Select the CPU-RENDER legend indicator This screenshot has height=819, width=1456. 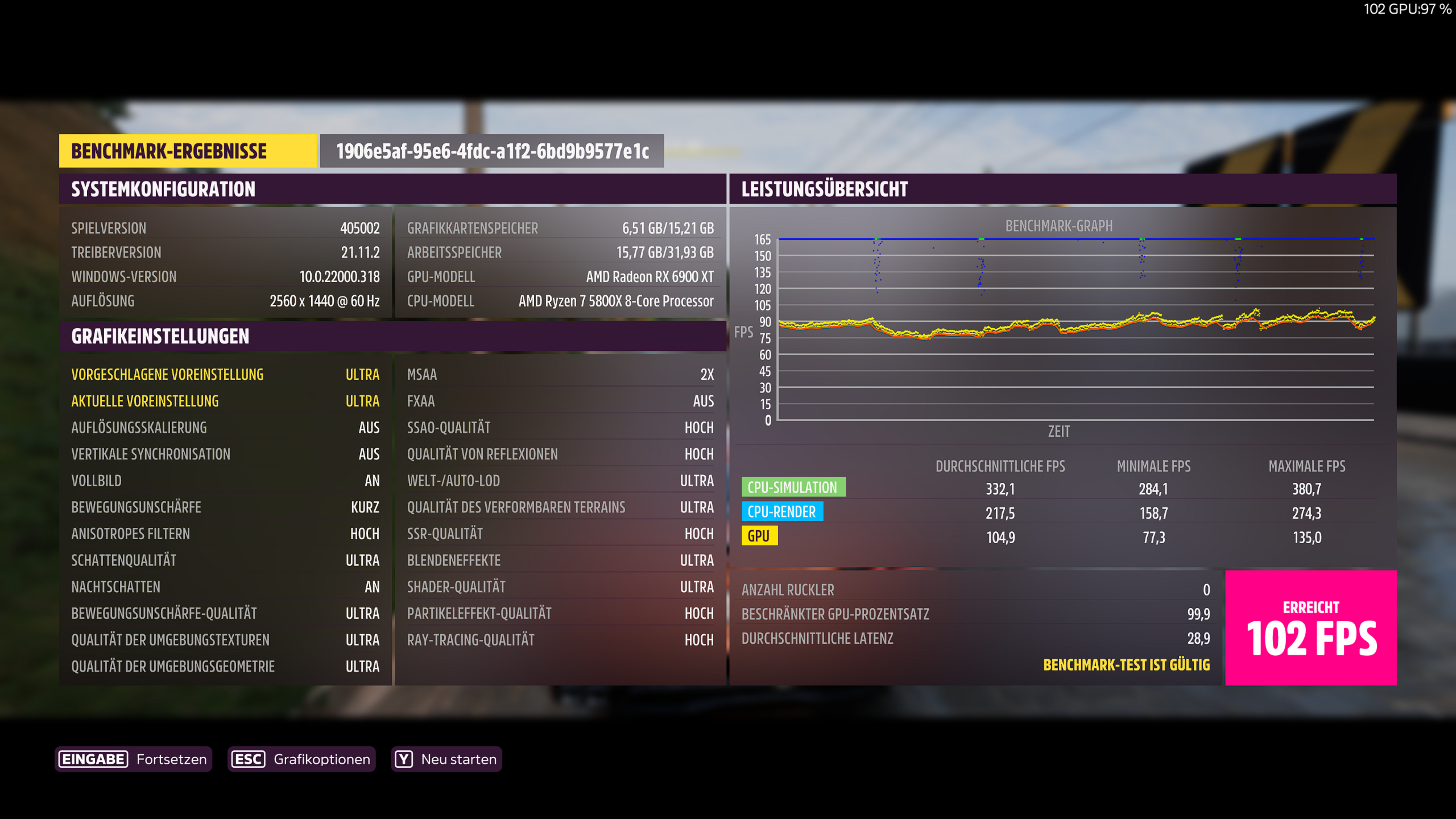click(783, 511)
